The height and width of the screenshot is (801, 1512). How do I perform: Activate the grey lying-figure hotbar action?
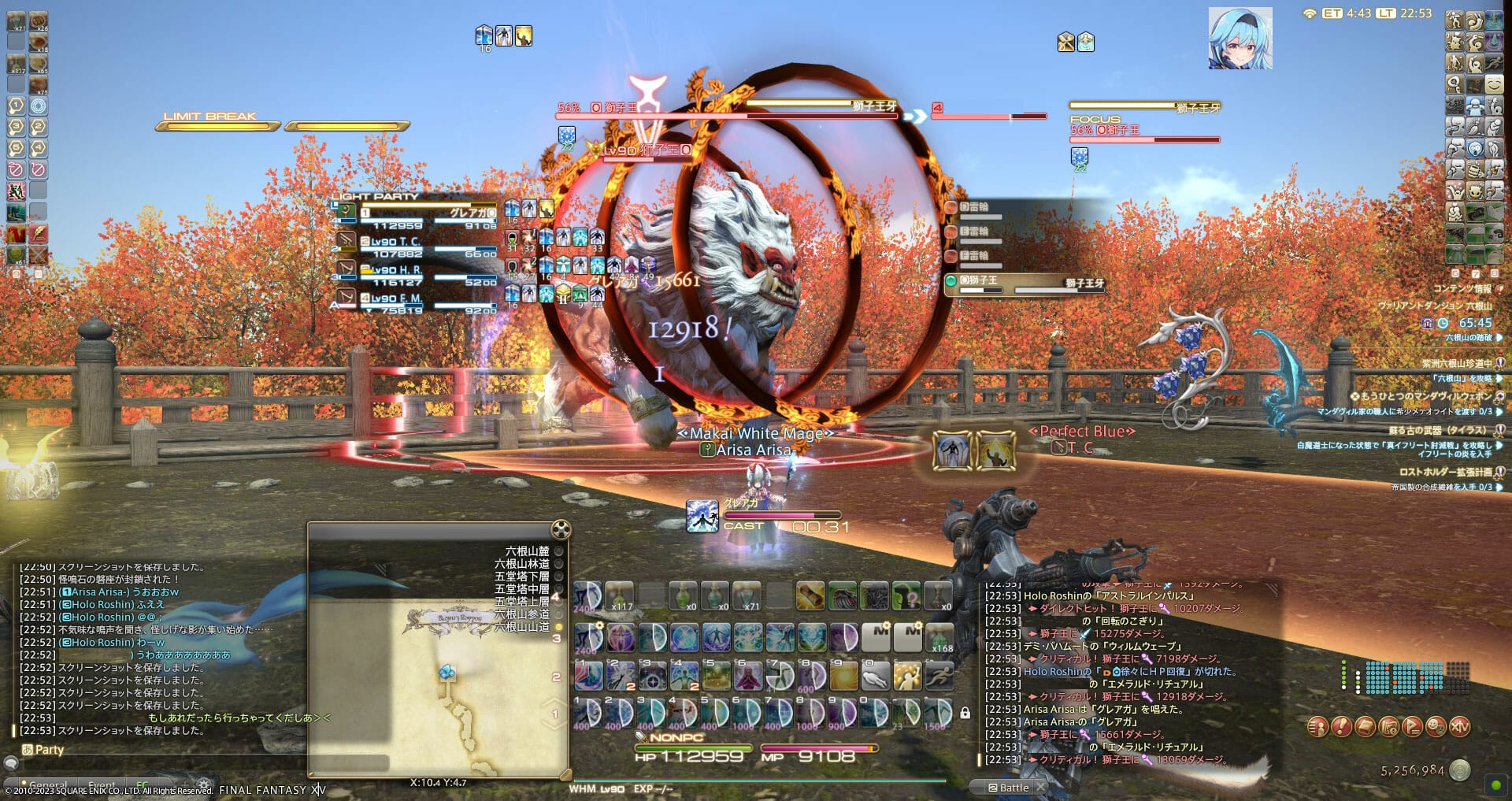coord(874,676)
